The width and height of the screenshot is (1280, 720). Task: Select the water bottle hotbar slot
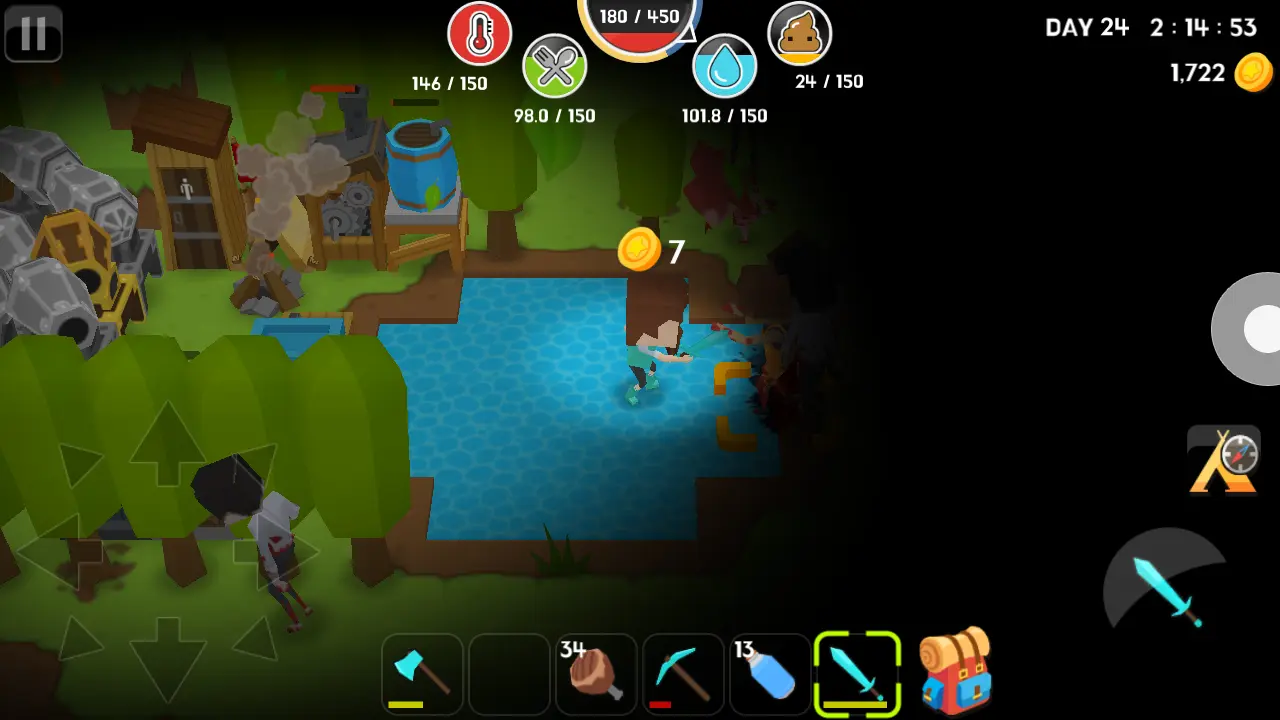pyautogui.click(x=770, y=674)
